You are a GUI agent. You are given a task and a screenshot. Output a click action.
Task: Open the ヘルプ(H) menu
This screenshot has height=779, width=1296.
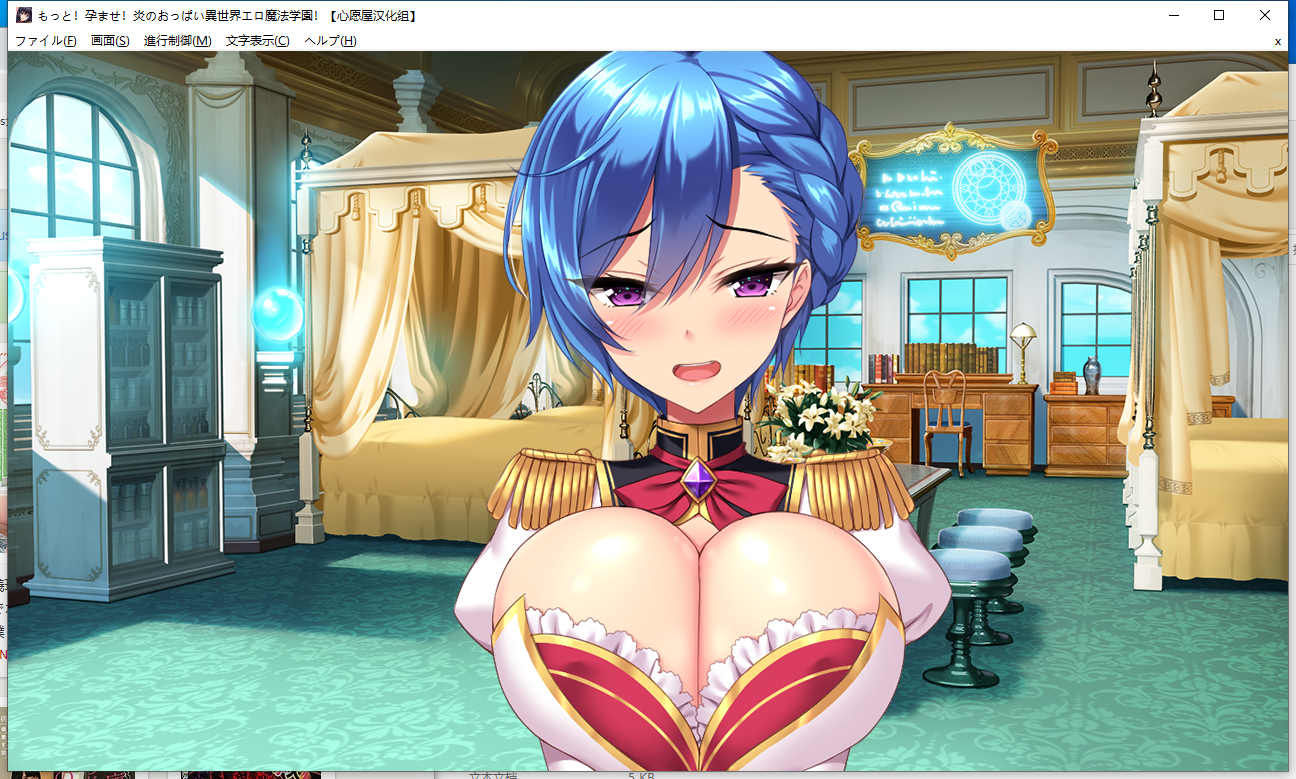click(x=330, y=41)
